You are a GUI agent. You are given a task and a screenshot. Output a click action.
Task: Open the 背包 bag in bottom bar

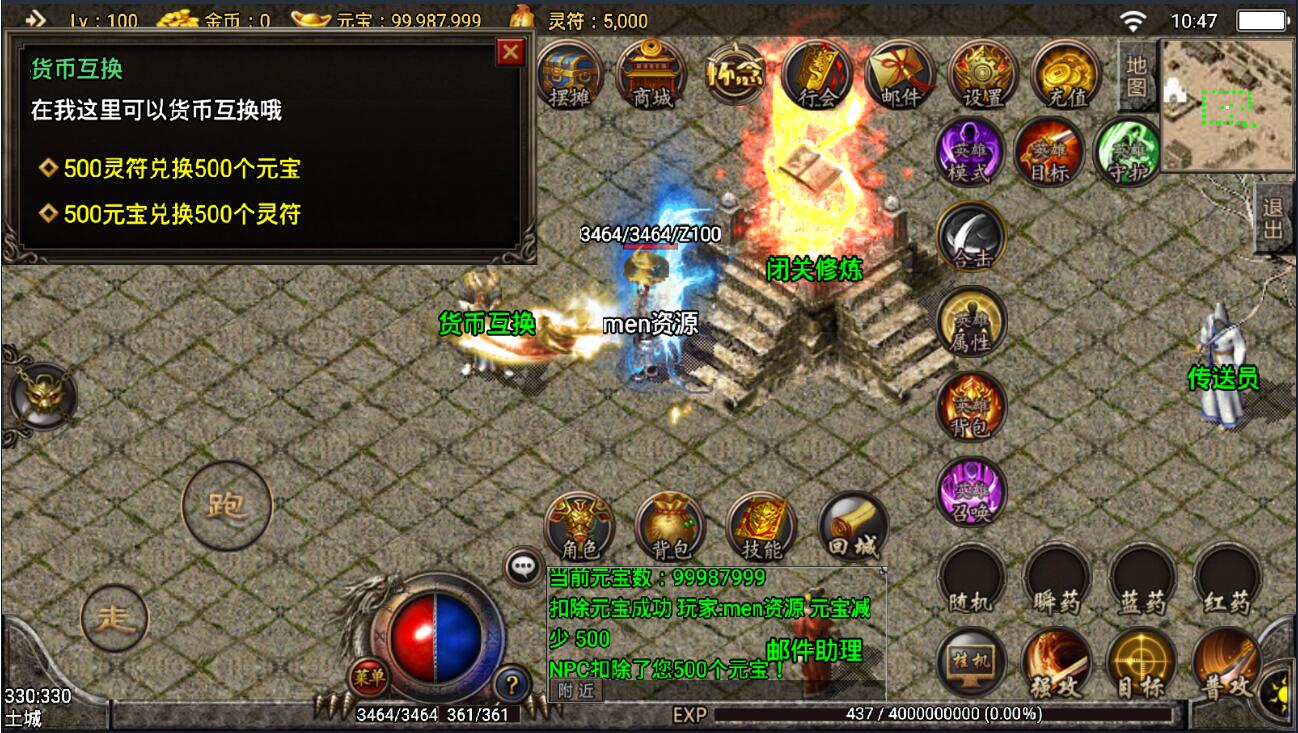670,526
